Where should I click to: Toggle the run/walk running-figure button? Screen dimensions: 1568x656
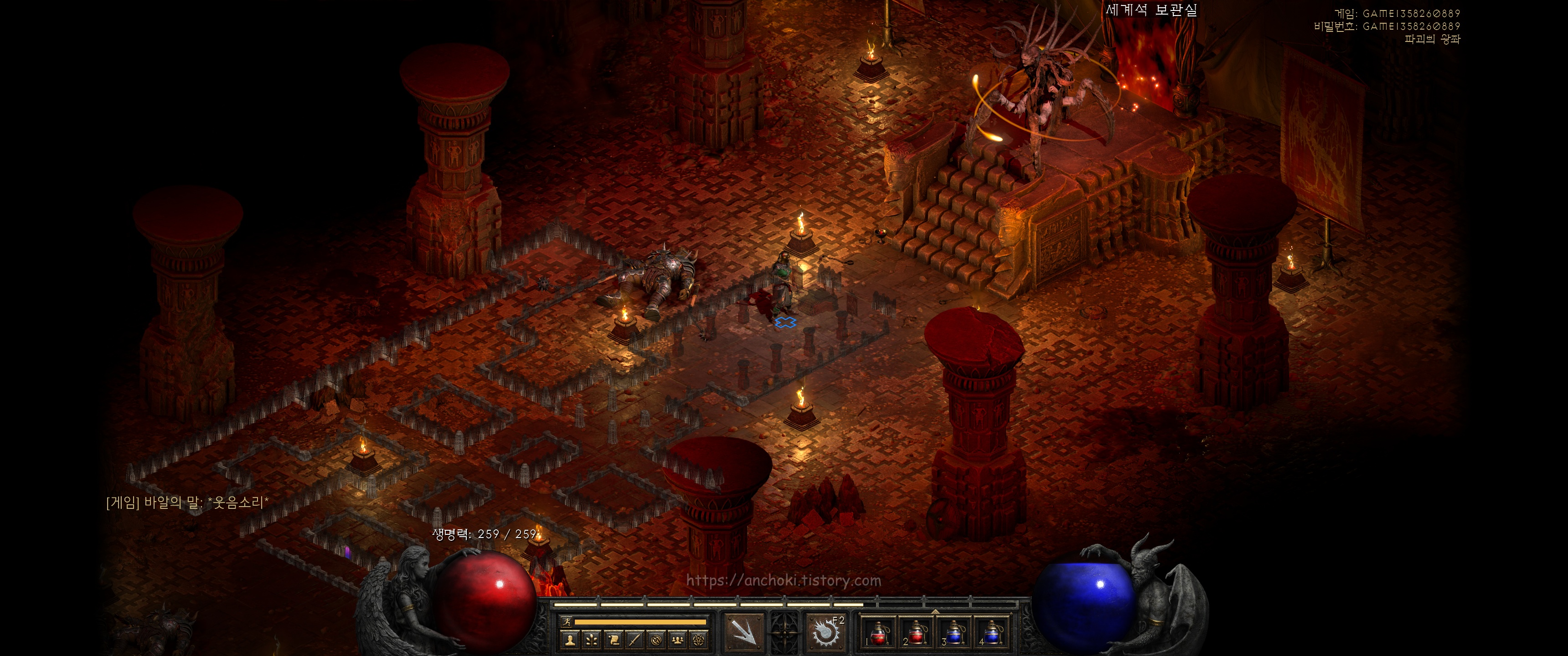pos(567,622)
